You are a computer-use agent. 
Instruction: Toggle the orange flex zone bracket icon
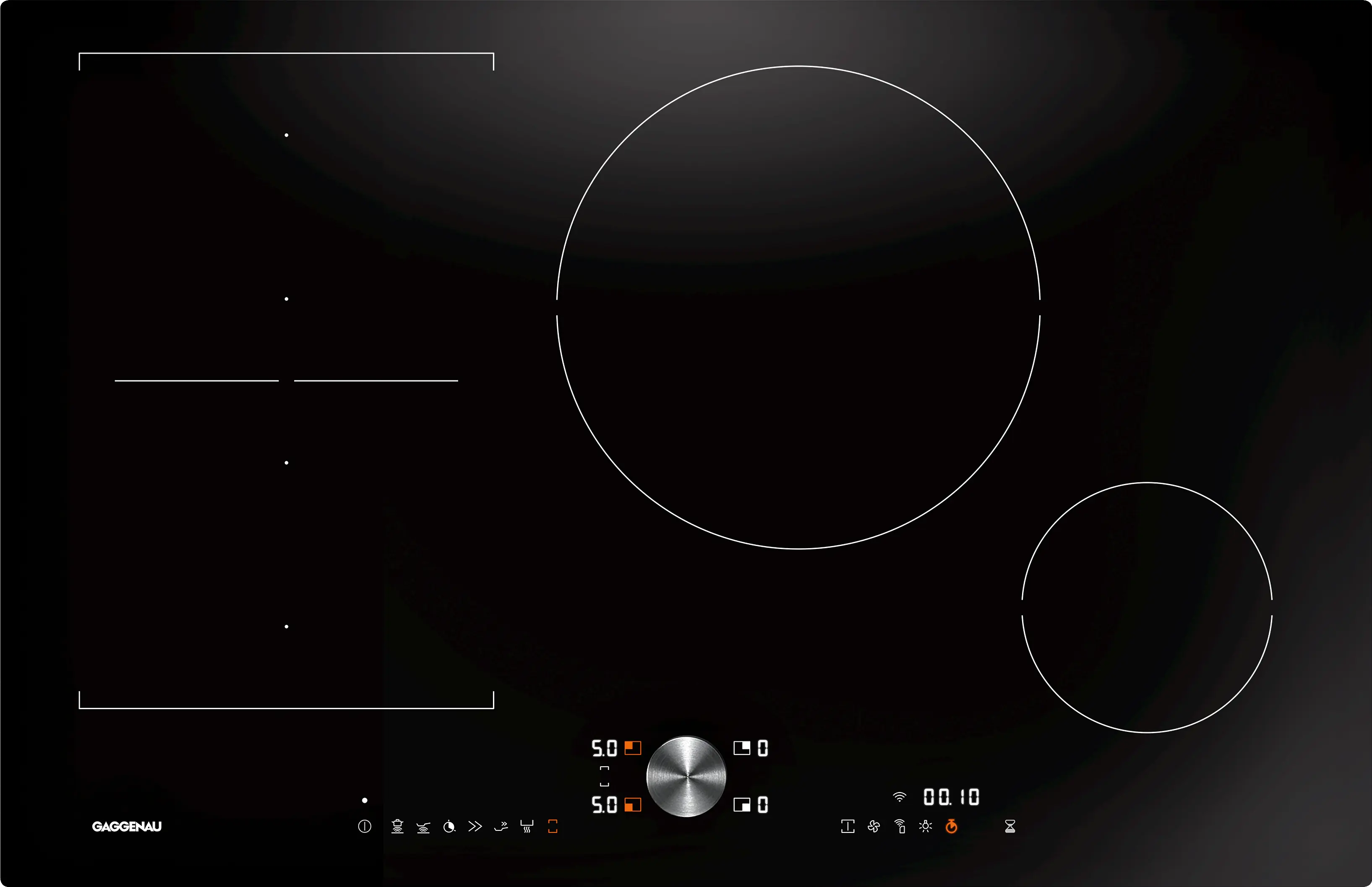pyautogui.click(x=553, y=827)
